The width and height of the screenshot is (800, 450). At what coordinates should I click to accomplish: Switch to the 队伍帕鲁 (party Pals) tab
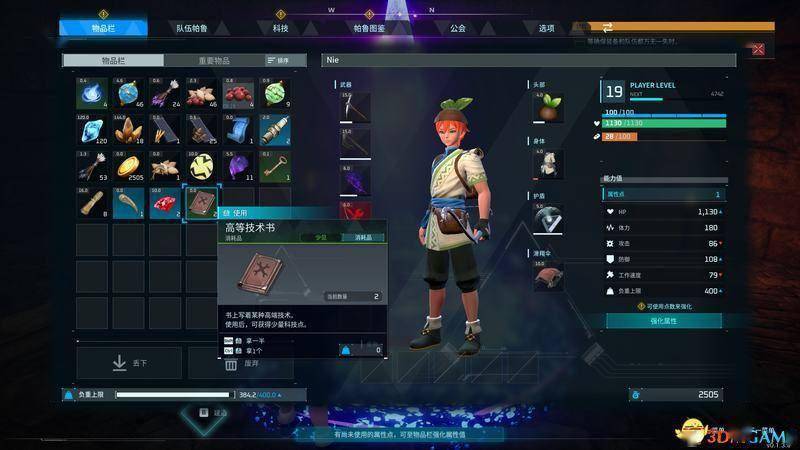tap(191, 28)
